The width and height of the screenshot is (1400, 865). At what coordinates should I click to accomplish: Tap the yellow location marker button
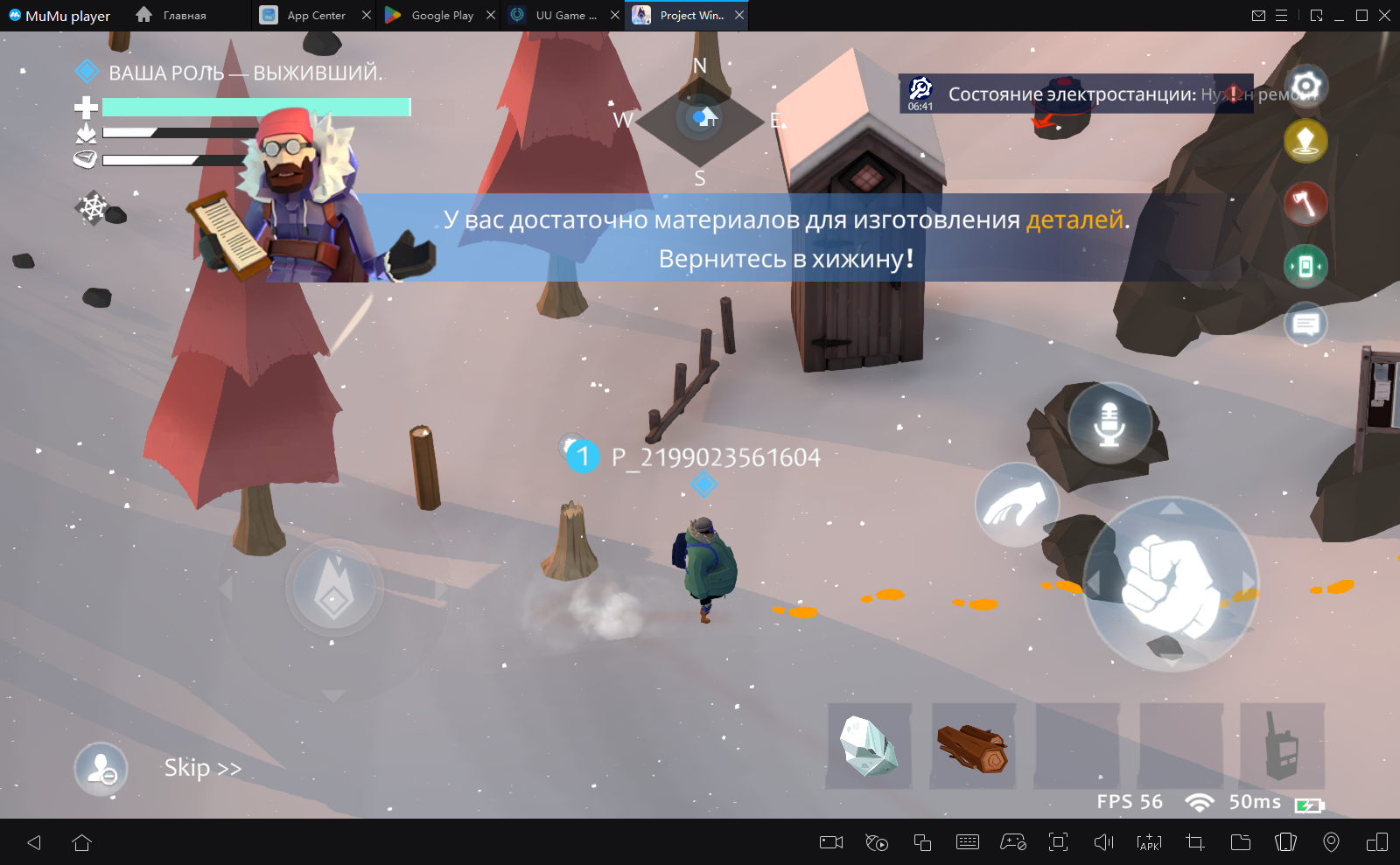[x=1305, y=141]
